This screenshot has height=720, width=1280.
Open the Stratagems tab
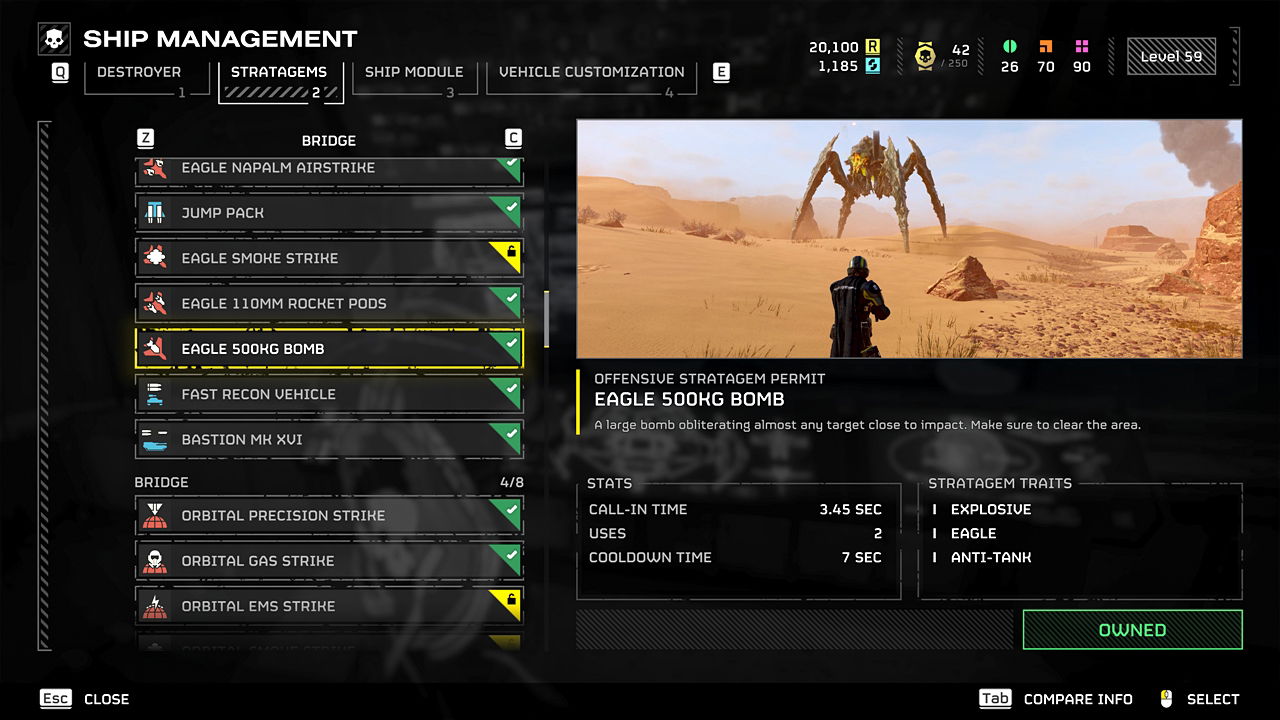point(279,73)
